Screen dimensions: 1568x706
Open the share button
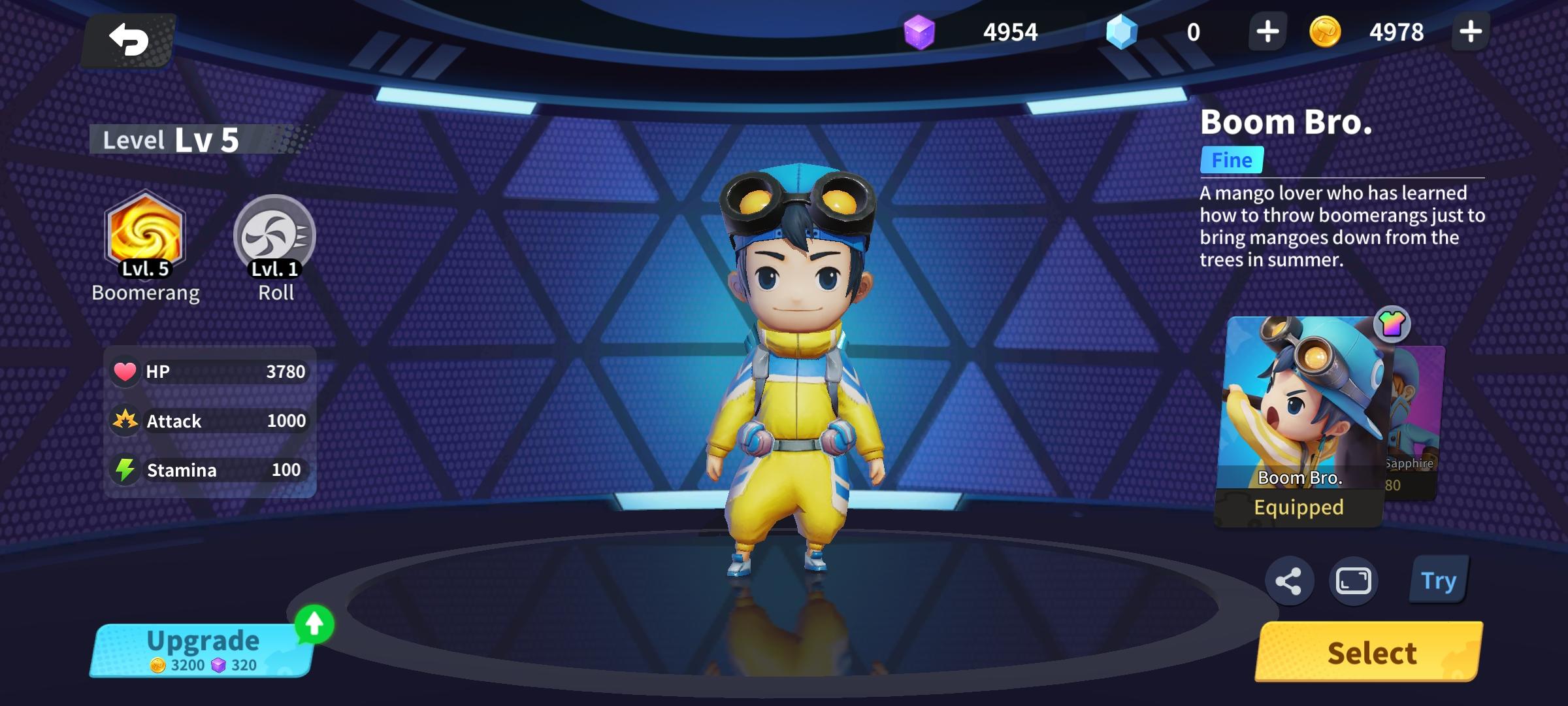(x=1289, y=580)
